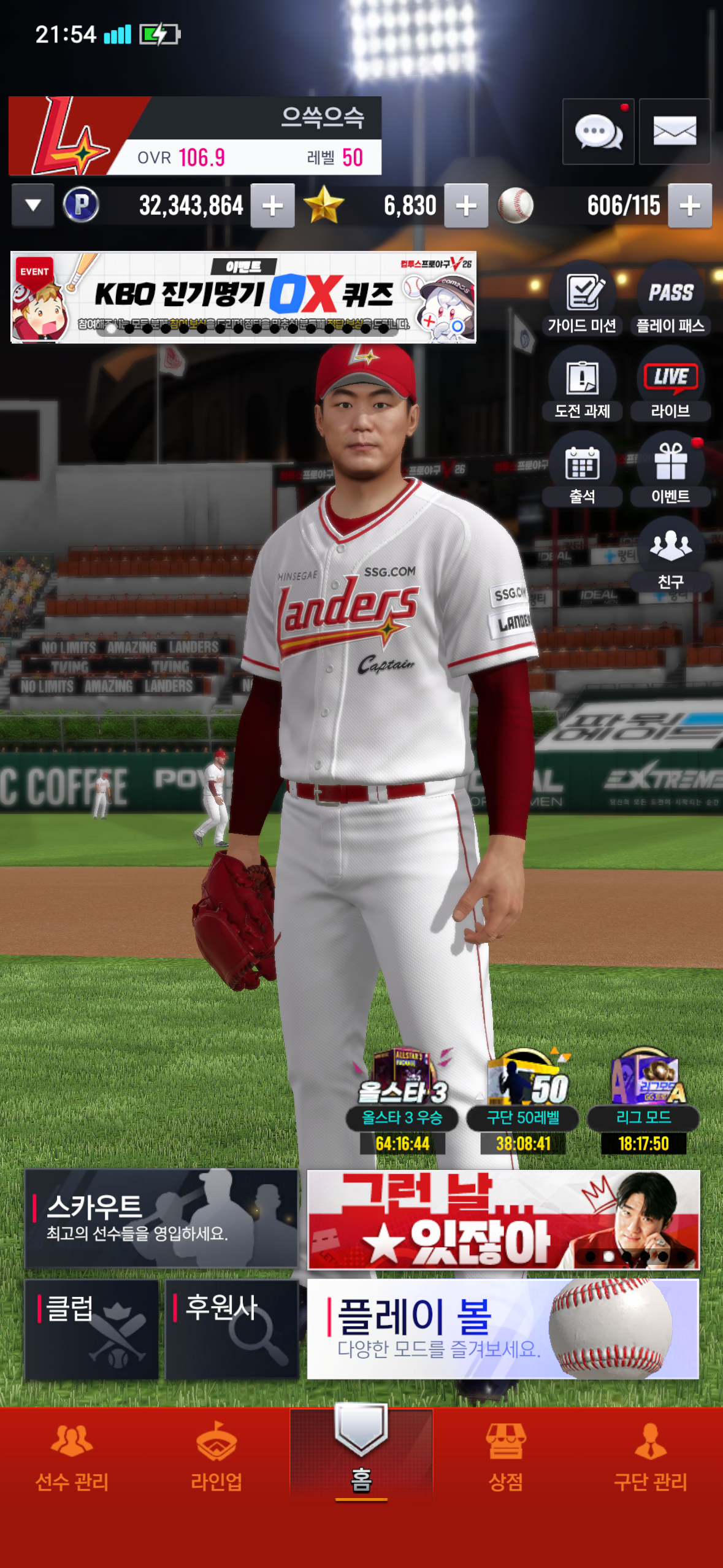
Task: Expand the currency dropdown arrow
Action: pos(33,206)
